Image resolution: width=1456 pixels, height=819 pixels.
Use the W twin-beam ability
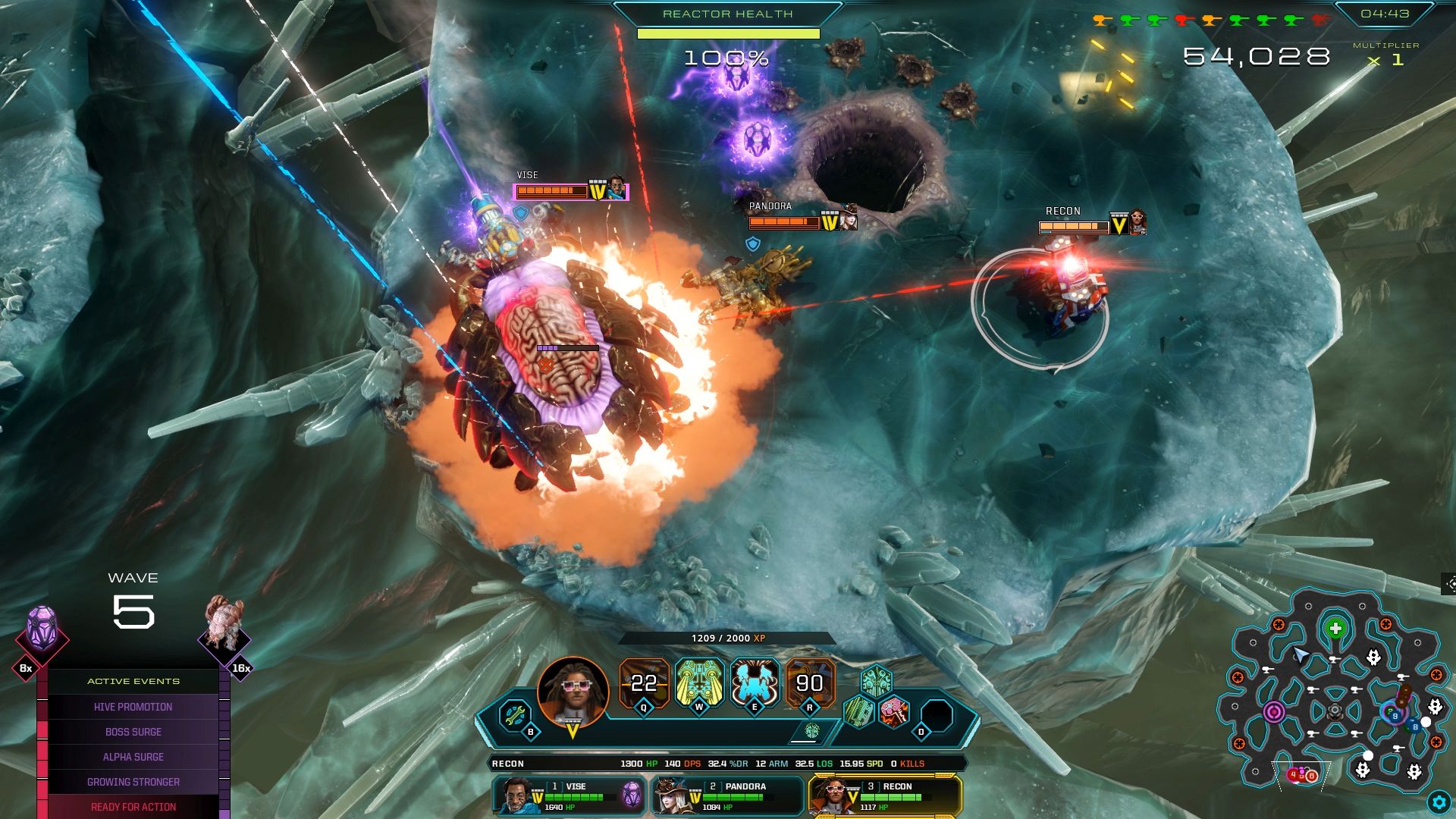tap(699, 682)
